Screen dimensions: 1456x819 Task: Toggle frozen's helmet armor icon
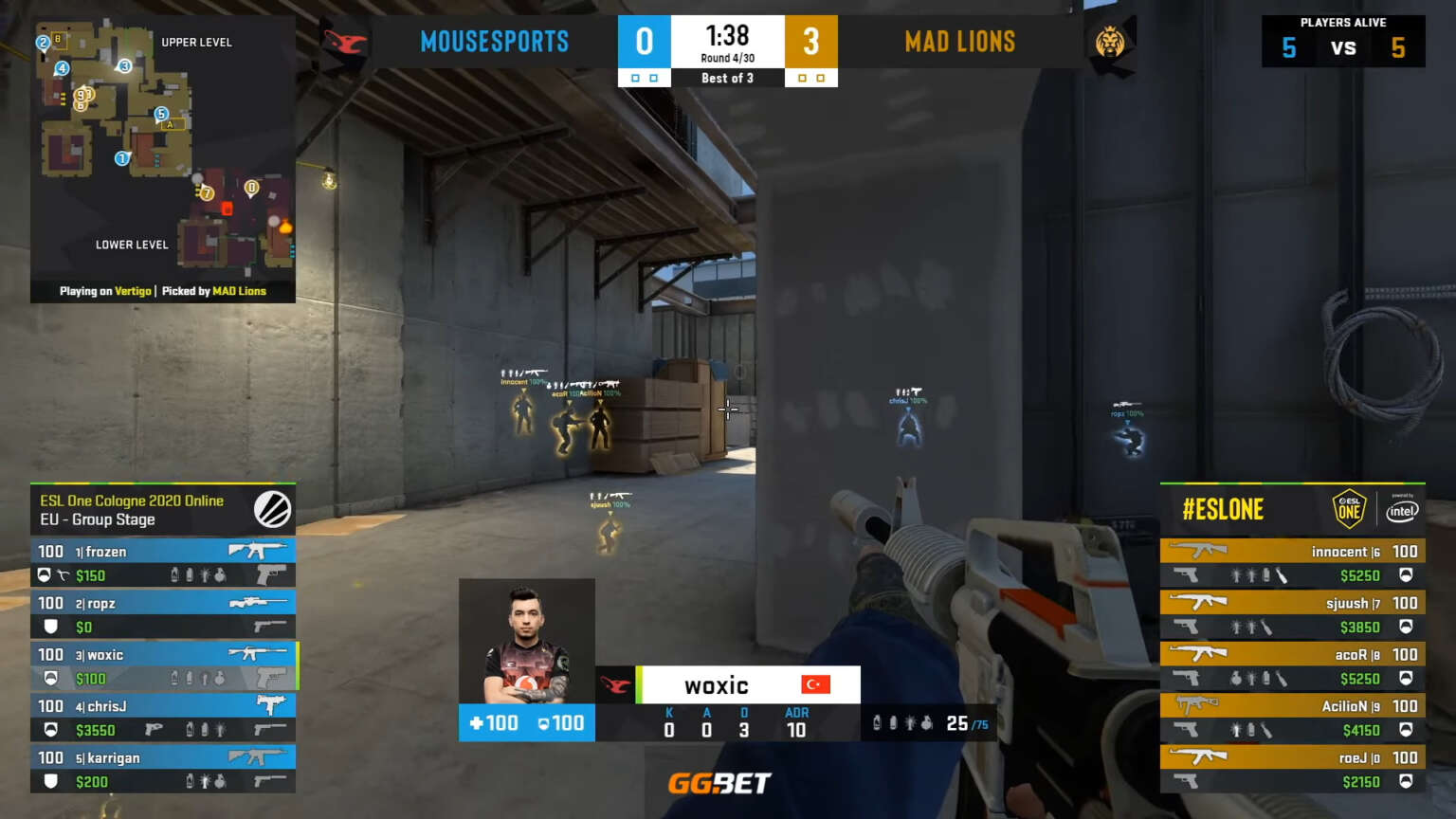click(x=45, y=575)
